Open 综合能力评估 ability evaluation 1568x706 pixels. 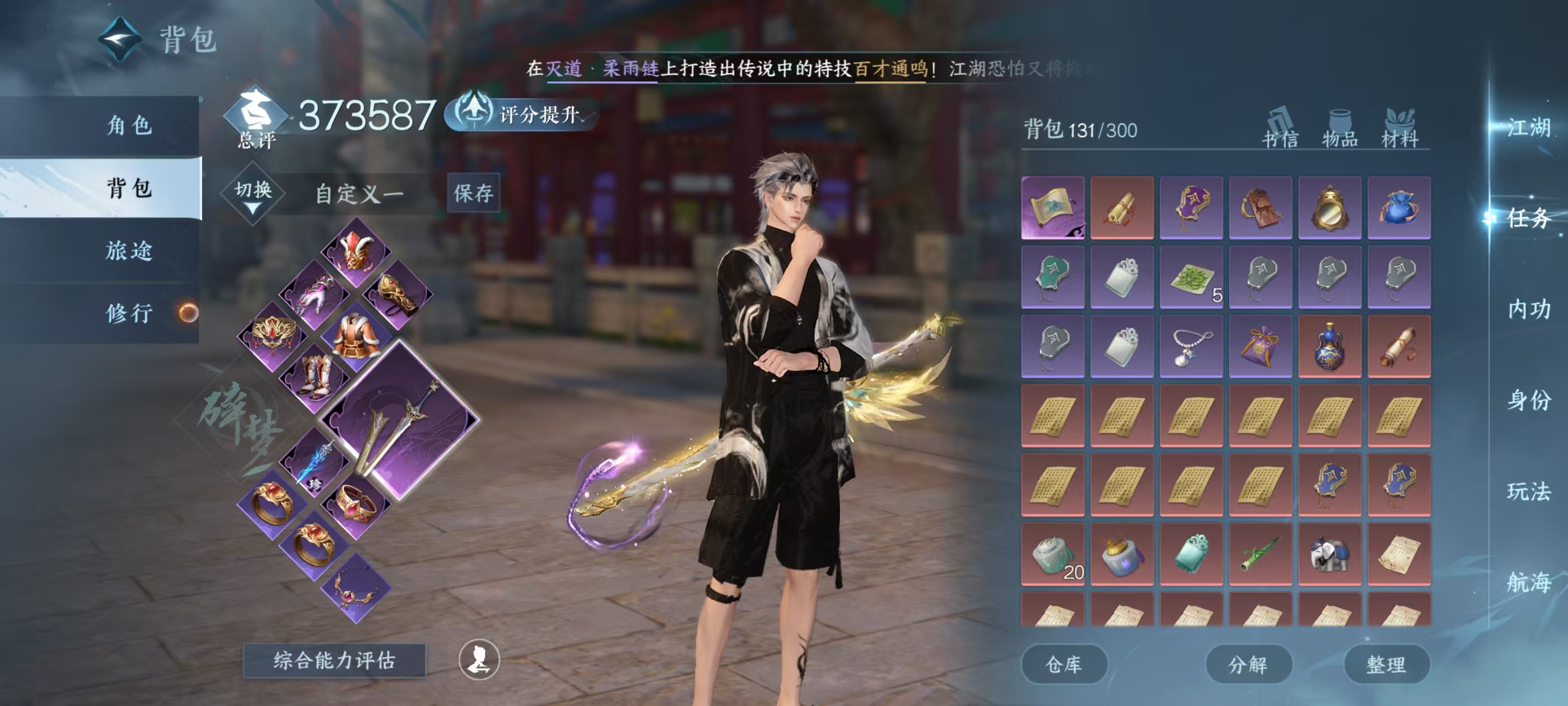pyautogui.click(x=334, y=660)
